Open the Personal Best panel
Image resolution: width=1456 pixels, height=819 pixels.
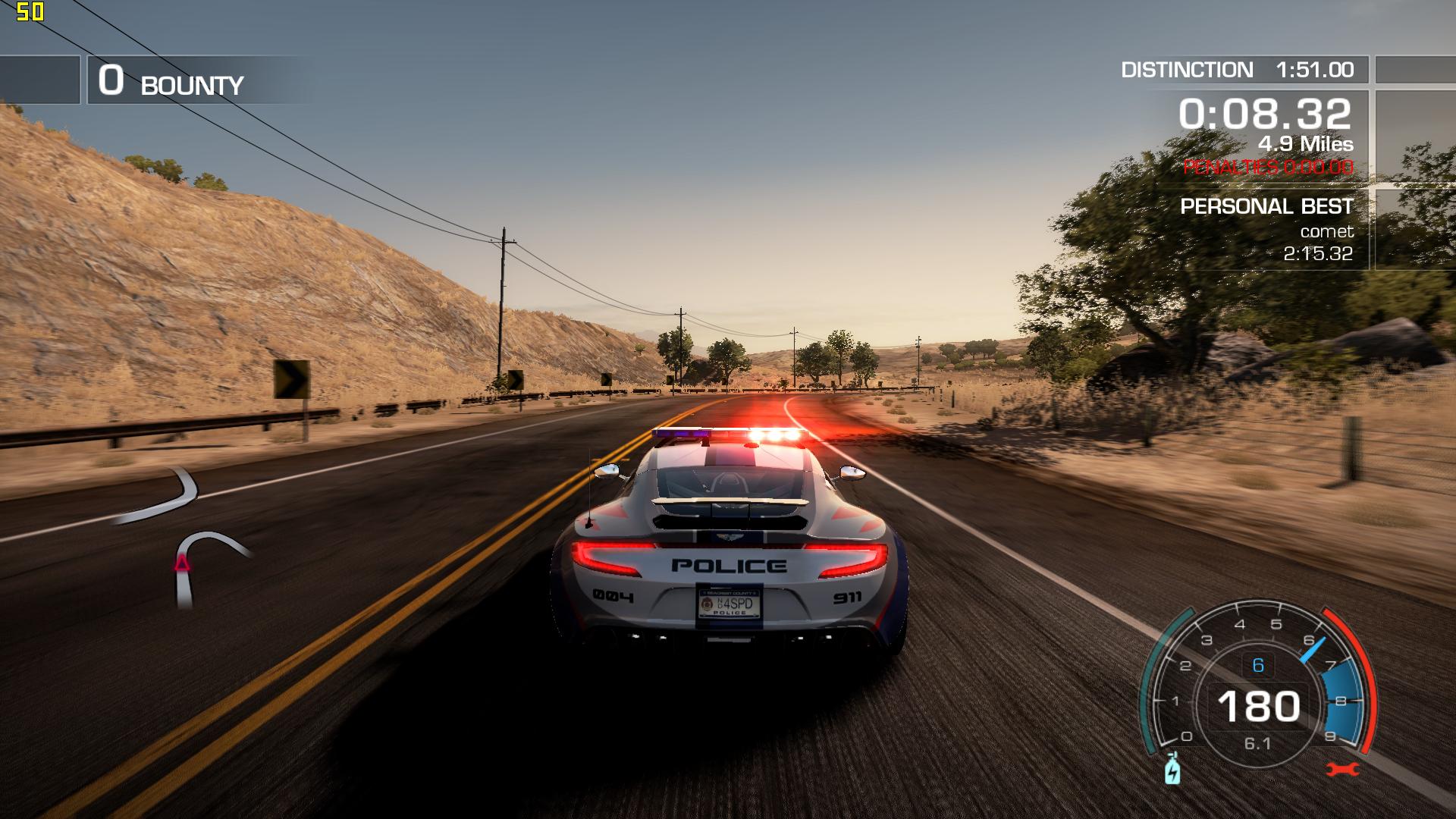coord(1266,229)
